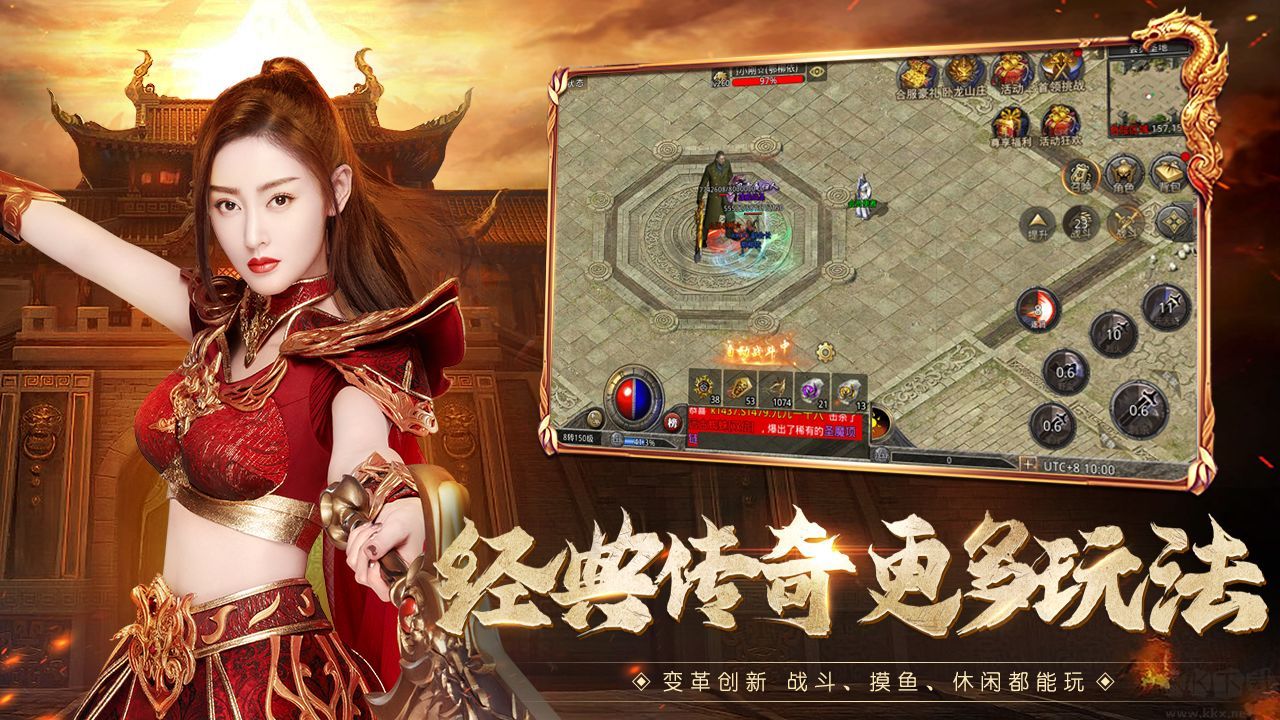Click the boss 97% health bar
This screenshot has width=1280, height=720.
pos(768,80)
